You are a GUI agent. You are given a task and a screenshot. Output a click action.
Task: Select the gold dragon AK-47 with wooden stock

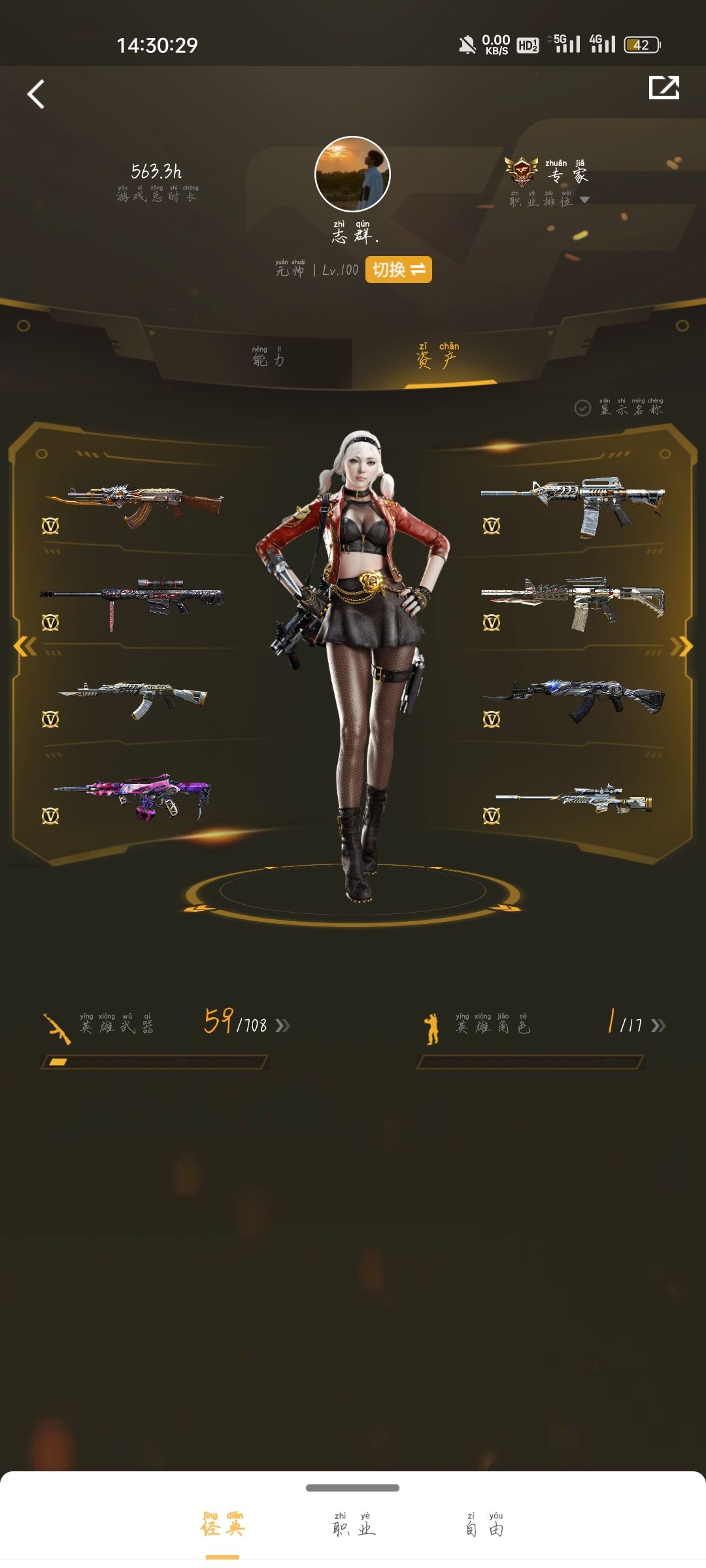pyautogui.click(x=134, y=505)
